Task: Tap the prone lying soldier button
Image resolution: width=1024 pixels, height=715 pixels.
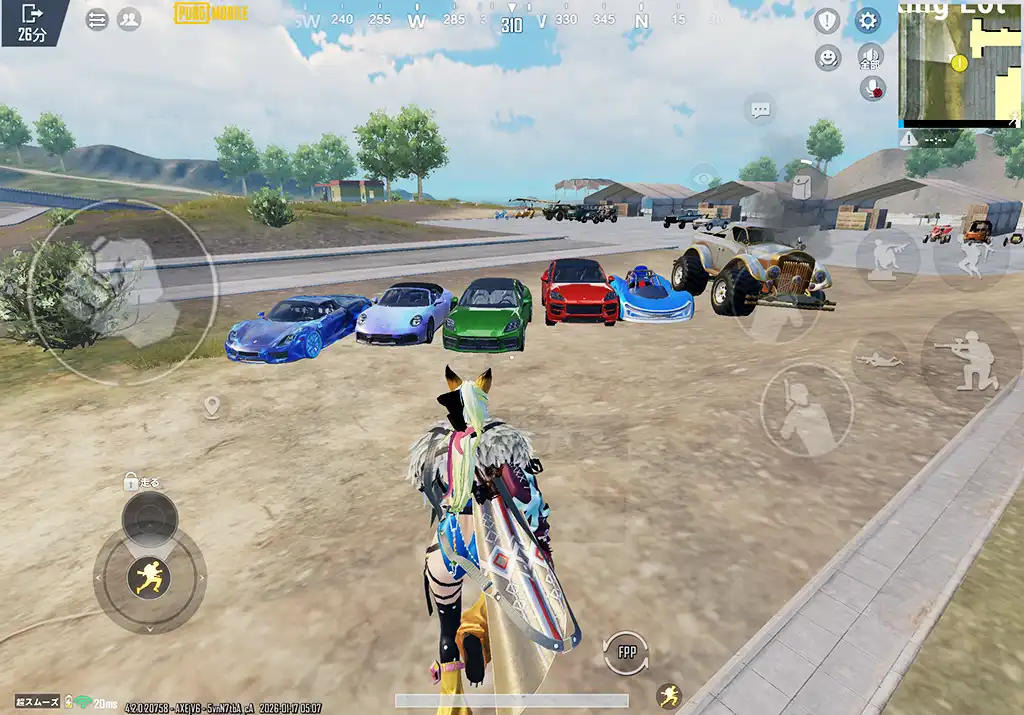Action: pyautogui.click(x=880, y=359)
